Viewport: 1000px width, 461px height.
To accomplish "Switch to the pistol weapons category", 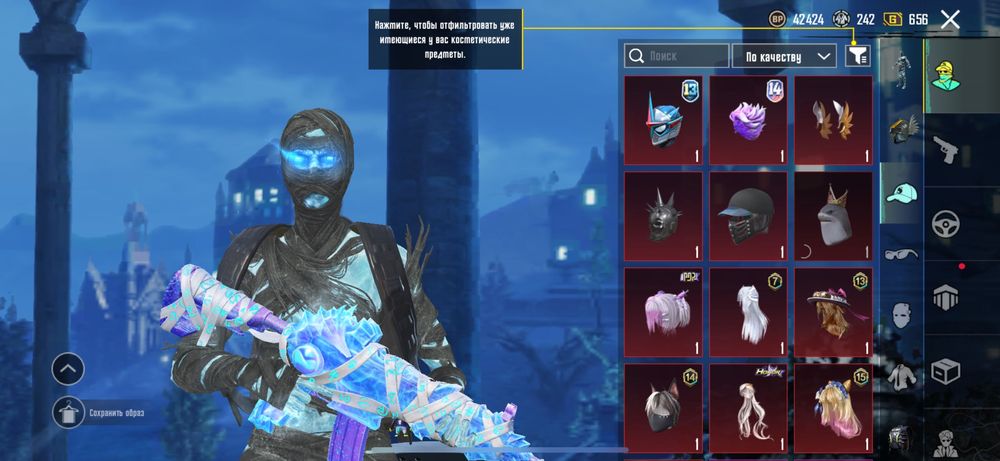I will (943, 149).
